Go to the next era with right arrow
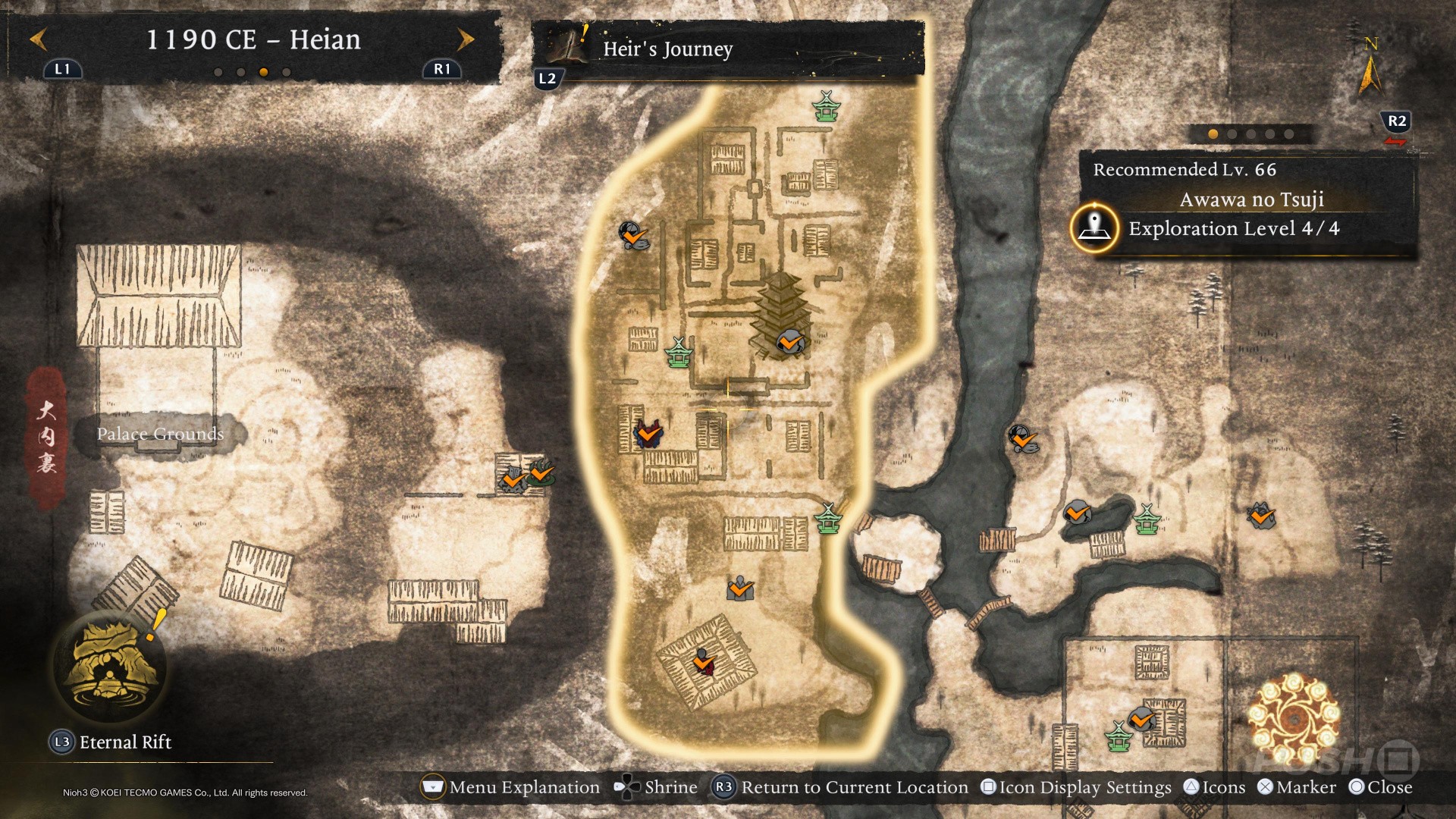Screen dimensions: 1456x819 pyautogui.click(x=466, y=39)
